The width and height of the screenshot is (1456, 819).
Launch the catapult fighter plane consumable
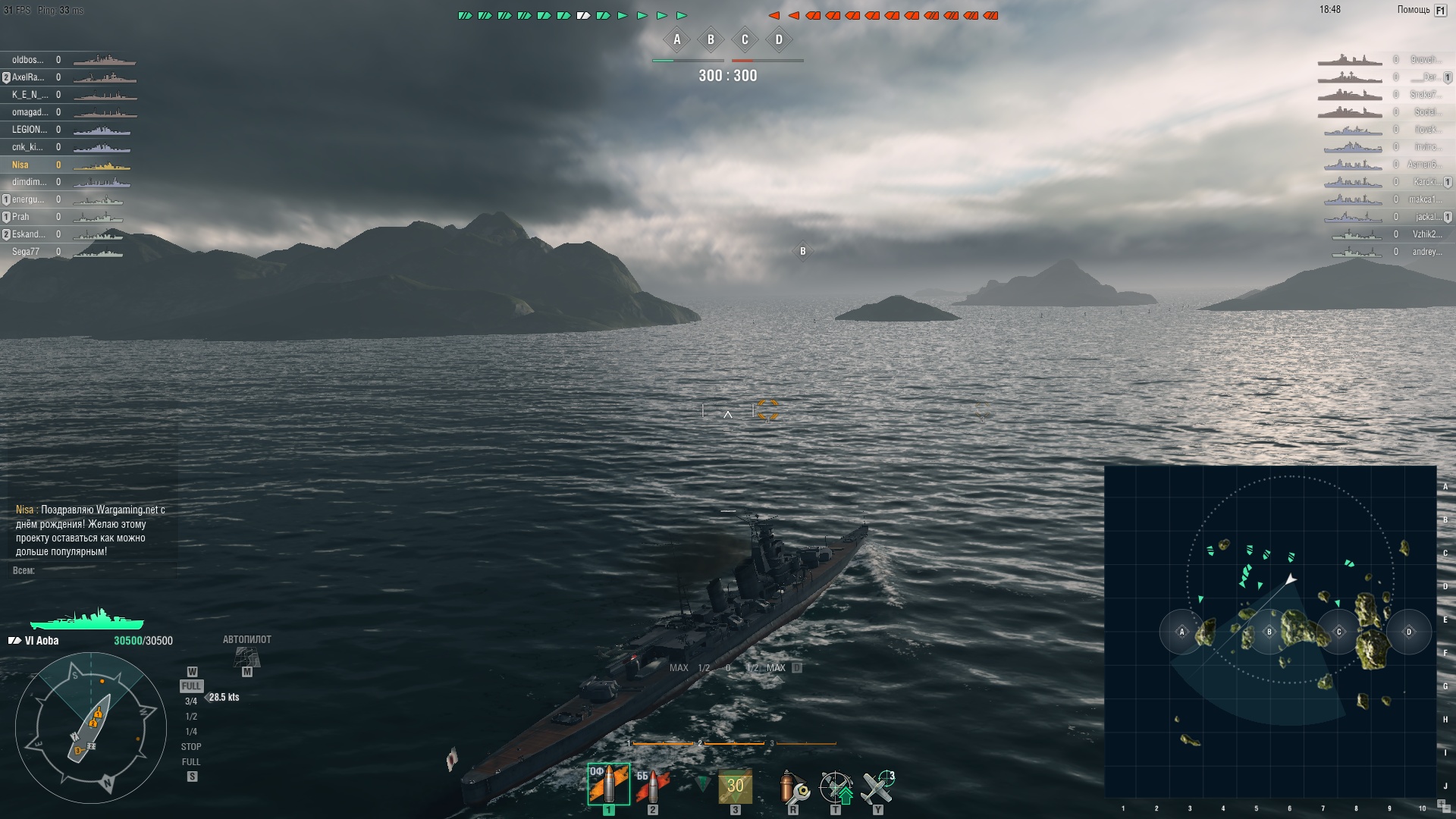coord(877,788)
